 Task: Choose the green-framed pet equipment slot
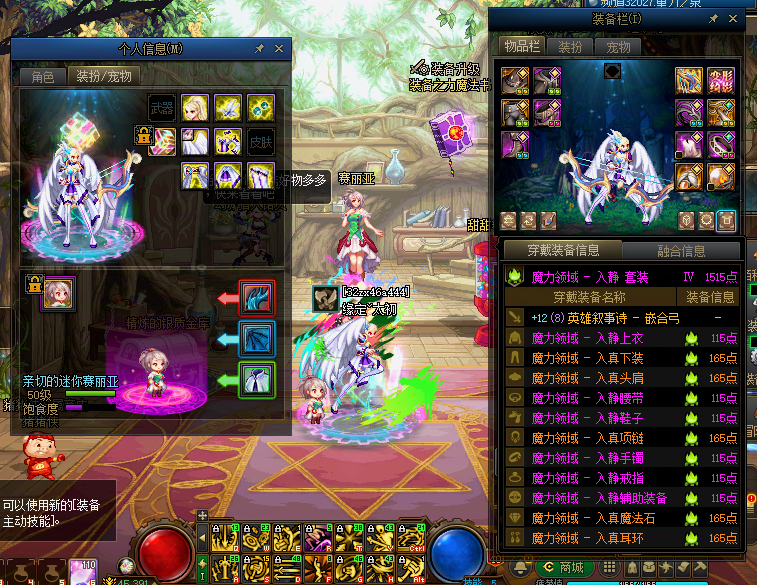point(256,380)
